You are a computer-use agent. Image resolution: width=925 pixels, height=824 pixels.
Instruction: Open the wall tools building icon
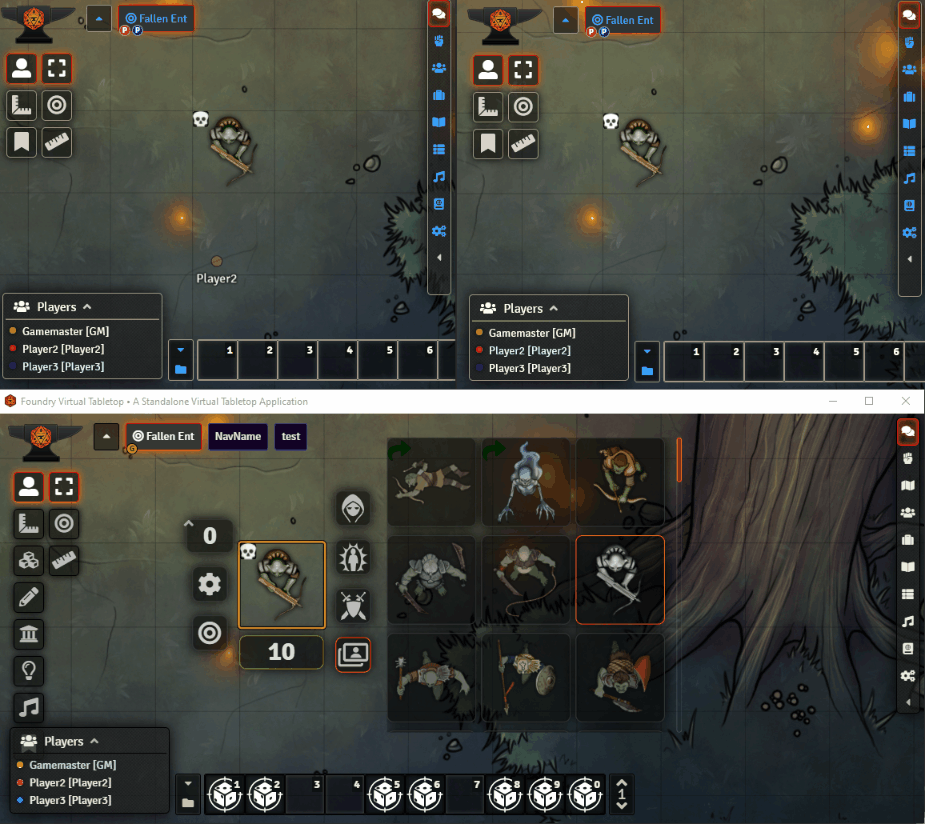(28, 634)
